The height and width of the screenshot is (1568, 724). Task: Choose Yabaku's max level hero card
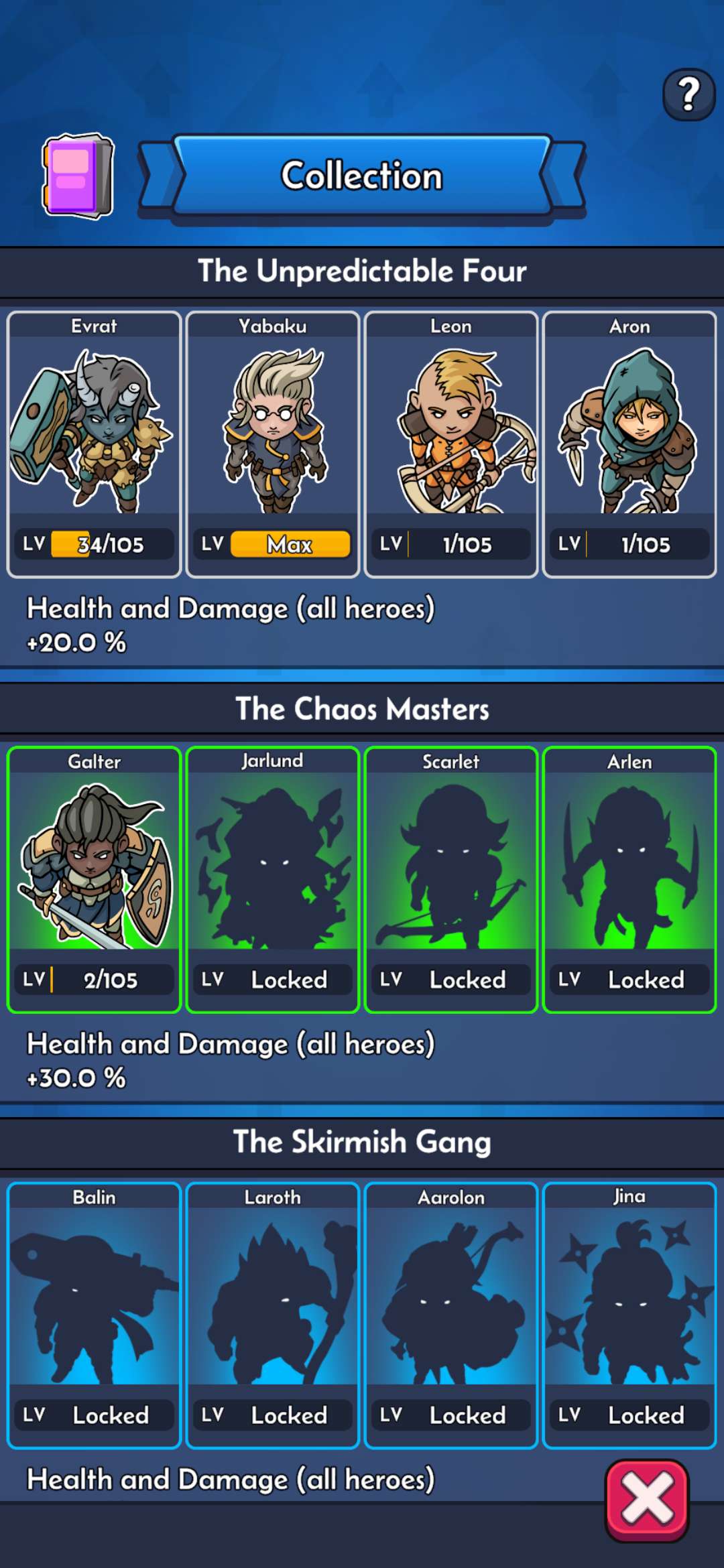[273, 444]
